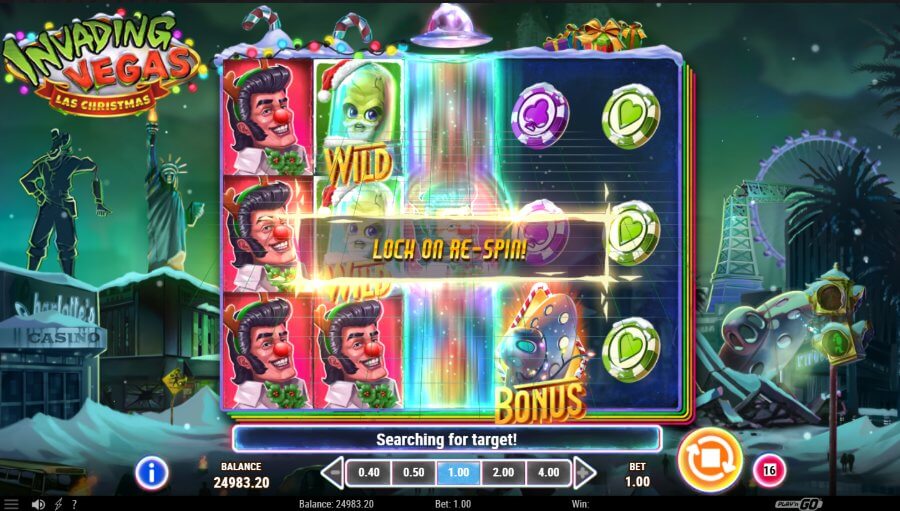
Task: Open the question mark help
Action: click(76, 504)
